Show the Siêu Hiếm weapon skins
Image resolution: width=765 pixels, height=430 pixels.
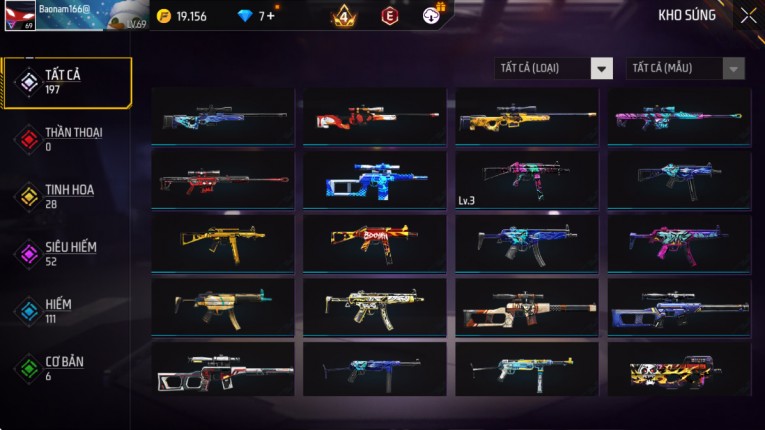pyautogui.click(x=67, y=253)
